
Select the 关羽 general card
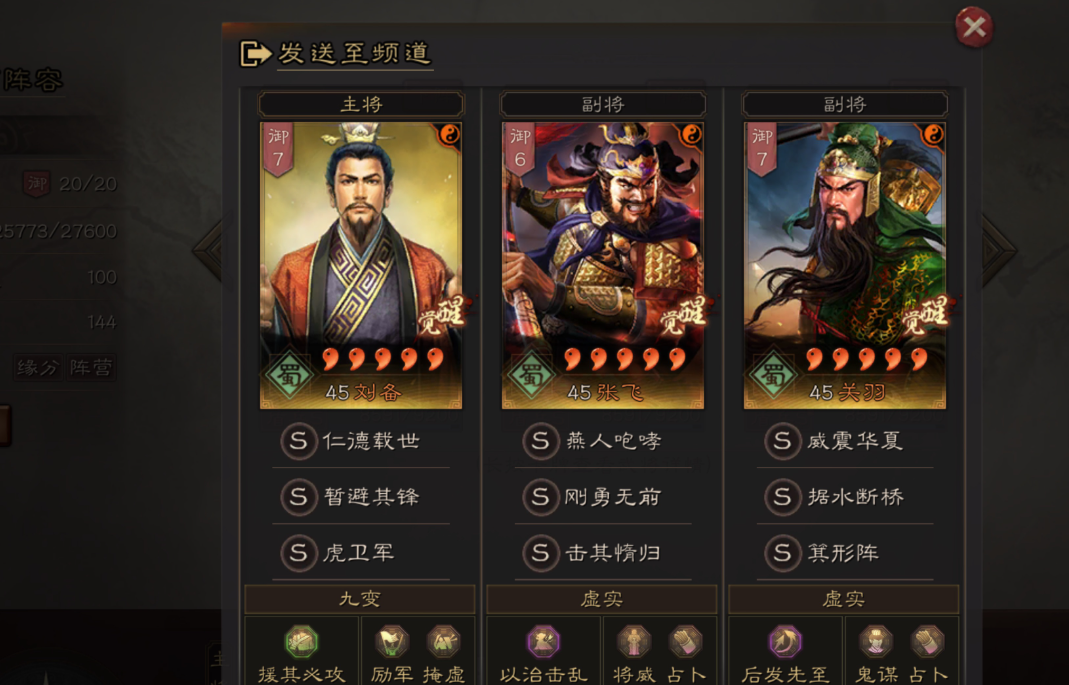845,265
